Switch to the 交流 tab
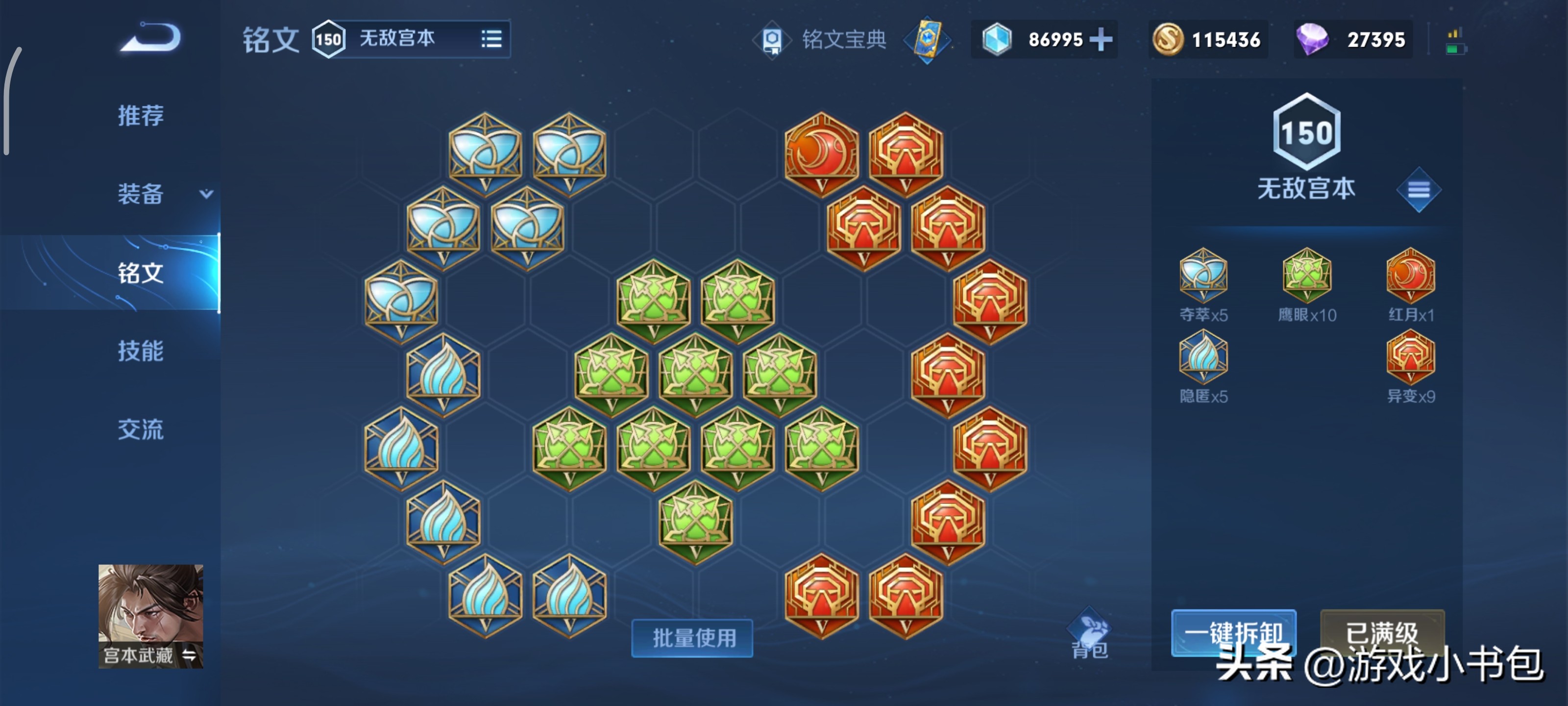Image resolution: width=1568 pixels, height=706 pixels. (141, 429)
